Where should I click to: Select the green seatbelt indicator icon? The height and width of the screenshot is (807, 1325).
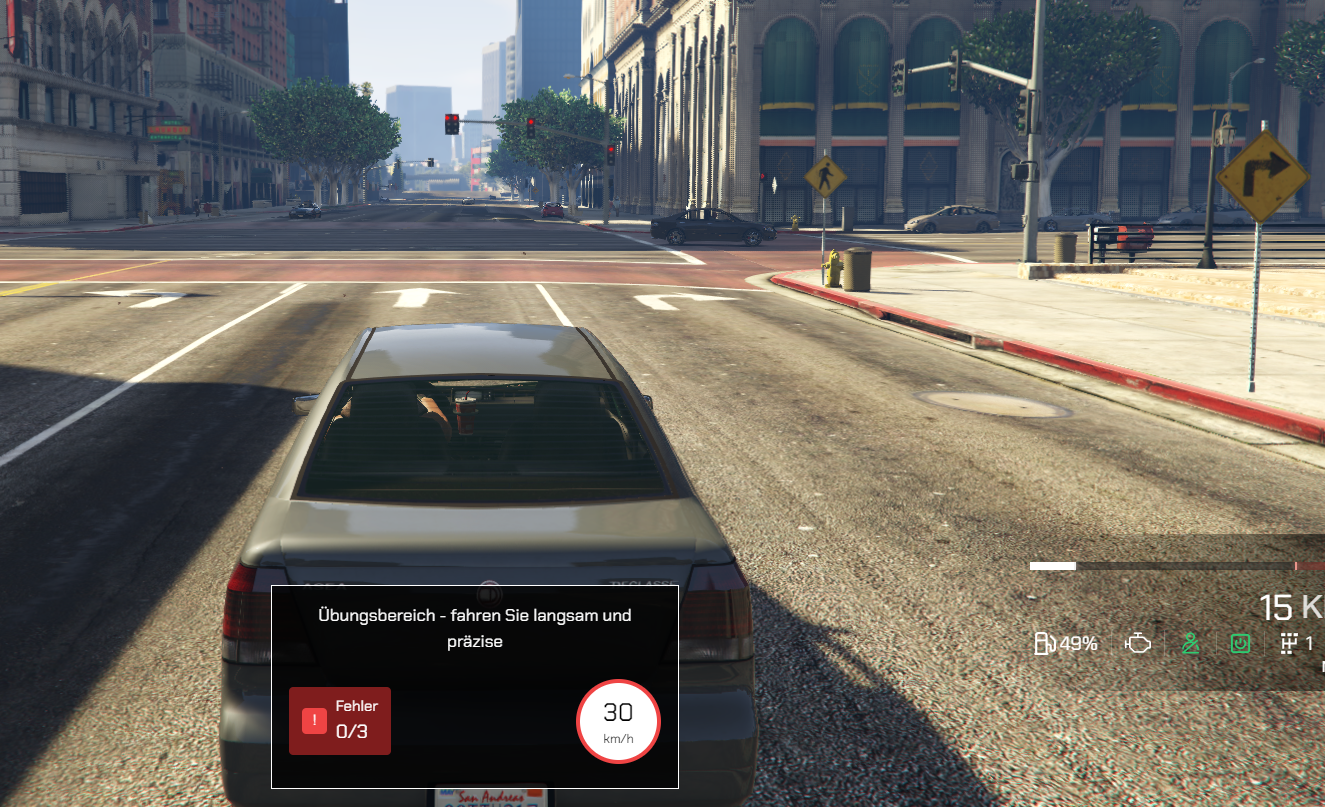[x=1189, y=644]
